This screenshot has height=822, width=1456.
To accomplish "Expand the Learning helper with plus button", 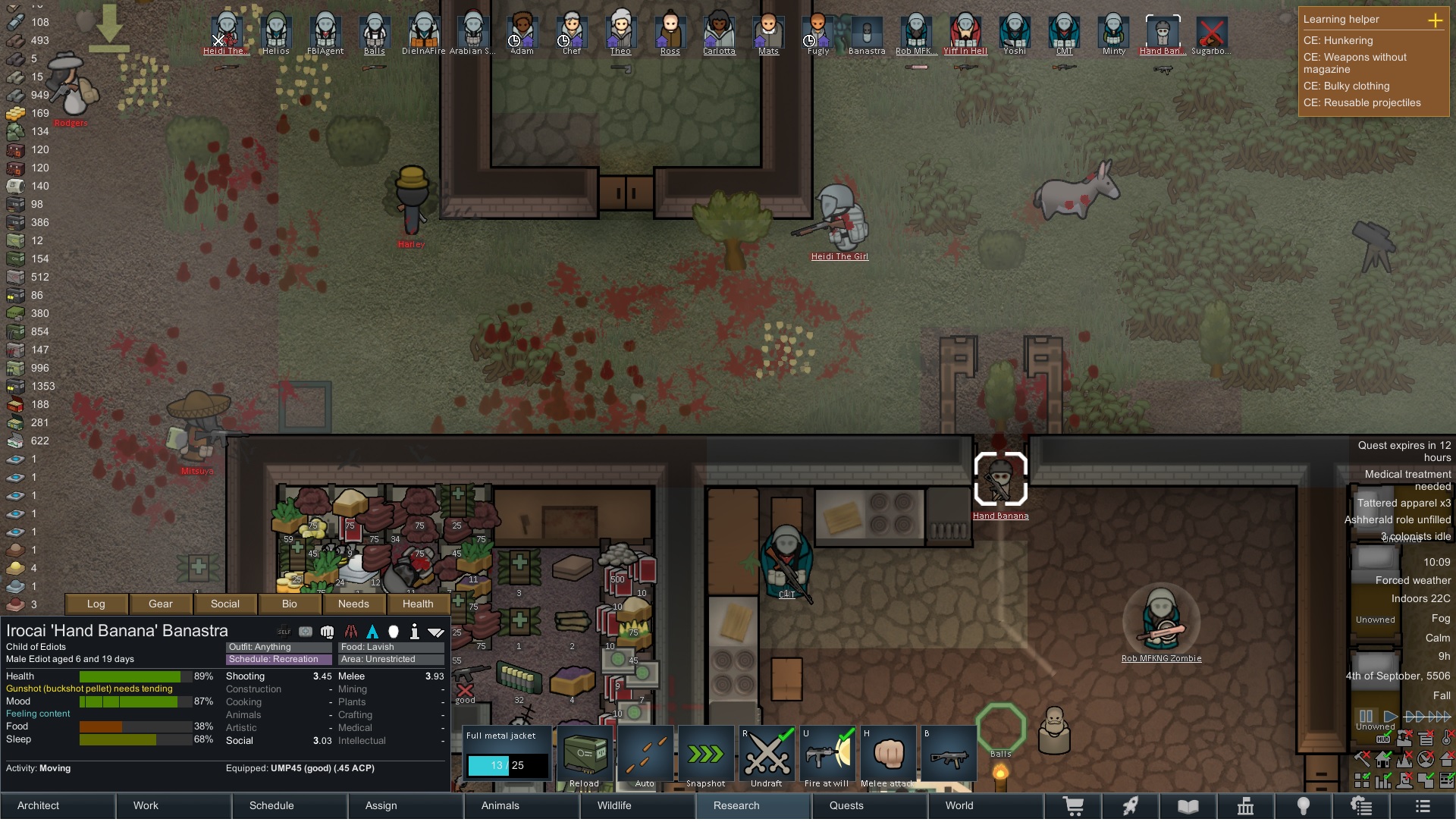I will click(x=1435, y=20).
